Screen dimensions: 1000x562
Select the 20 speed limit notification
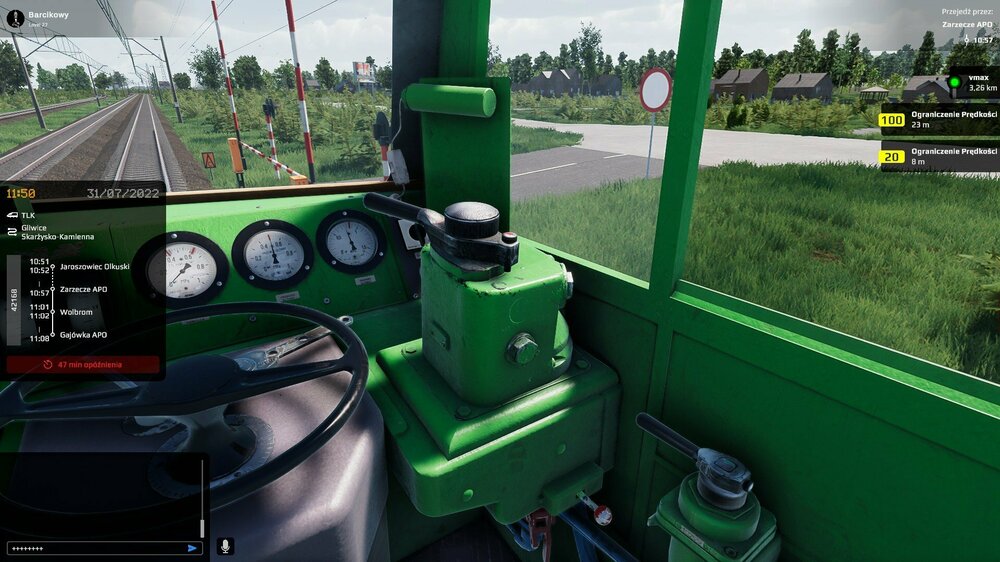click(x=938, y=156)
